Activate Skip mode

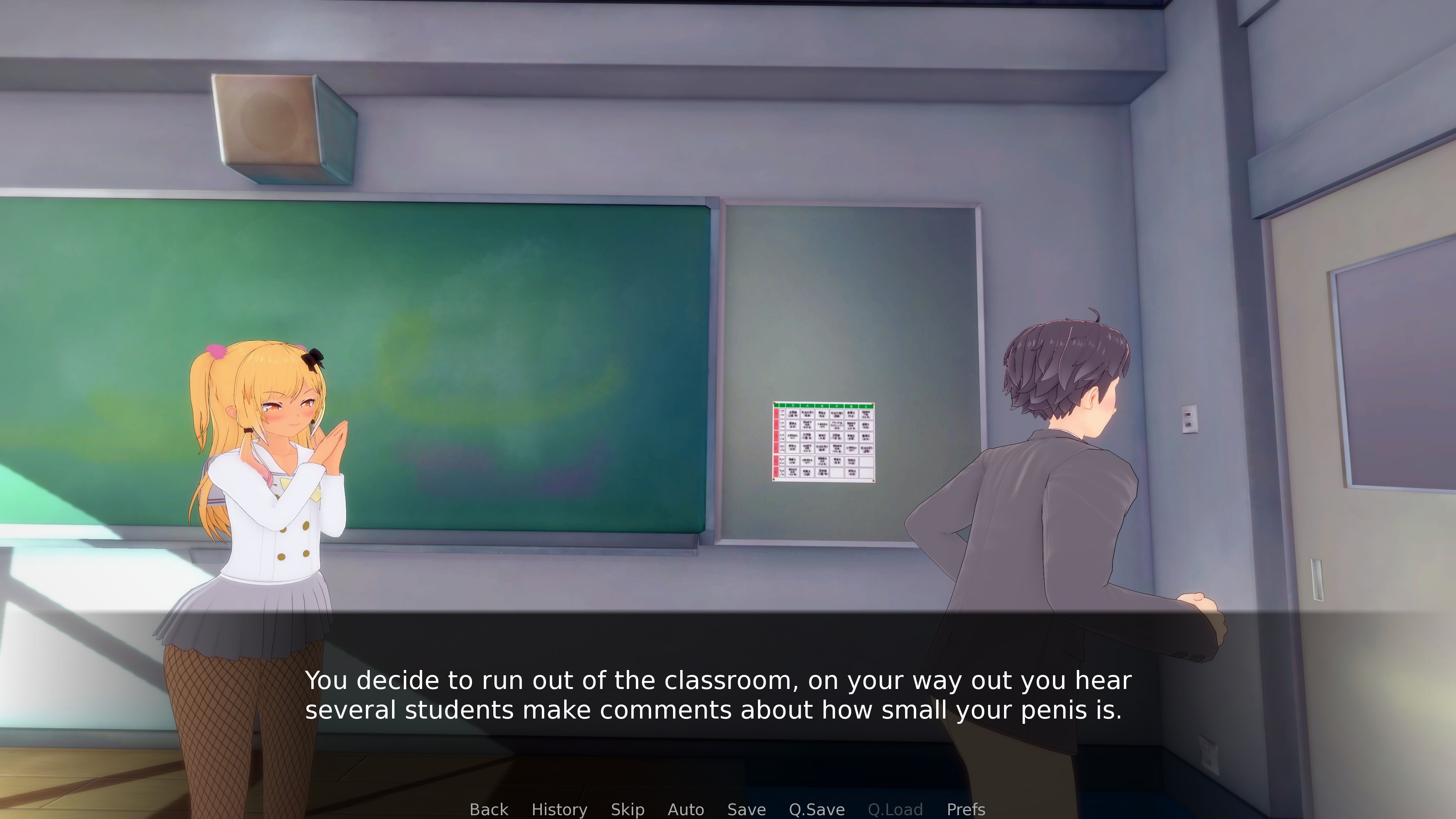point(628,810)
